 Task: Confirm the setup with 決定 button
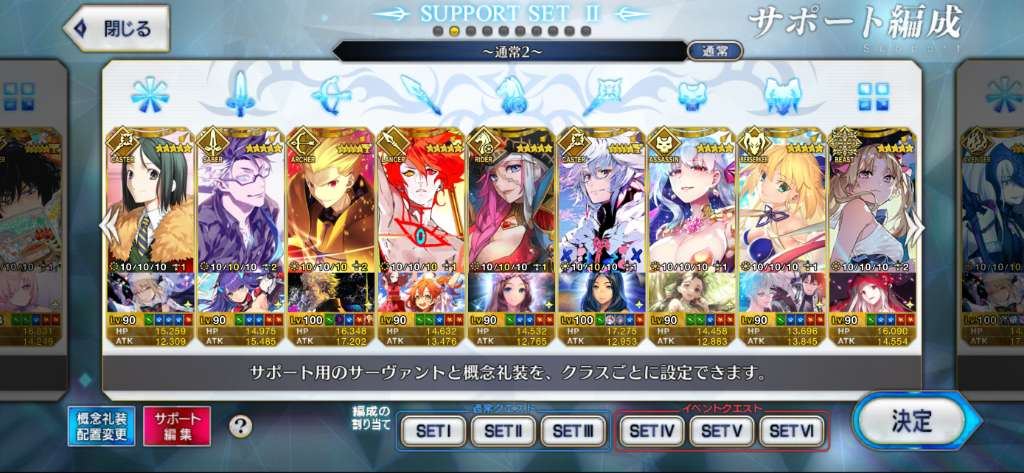pyautogui.click(x=910, y=421)
